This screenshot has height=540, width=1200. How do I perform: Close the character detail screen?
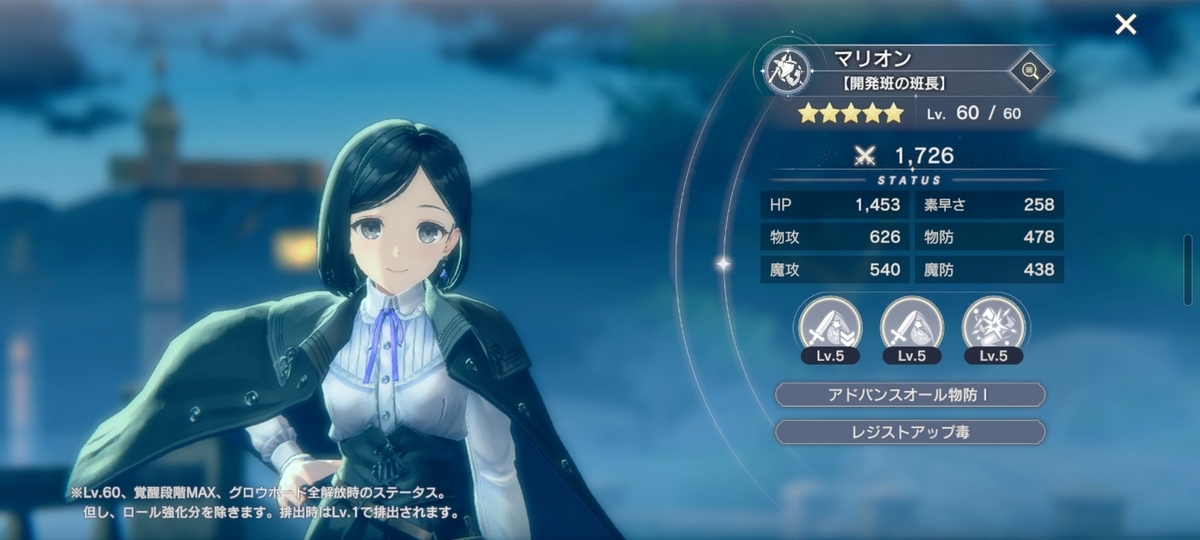(1126, 25)
